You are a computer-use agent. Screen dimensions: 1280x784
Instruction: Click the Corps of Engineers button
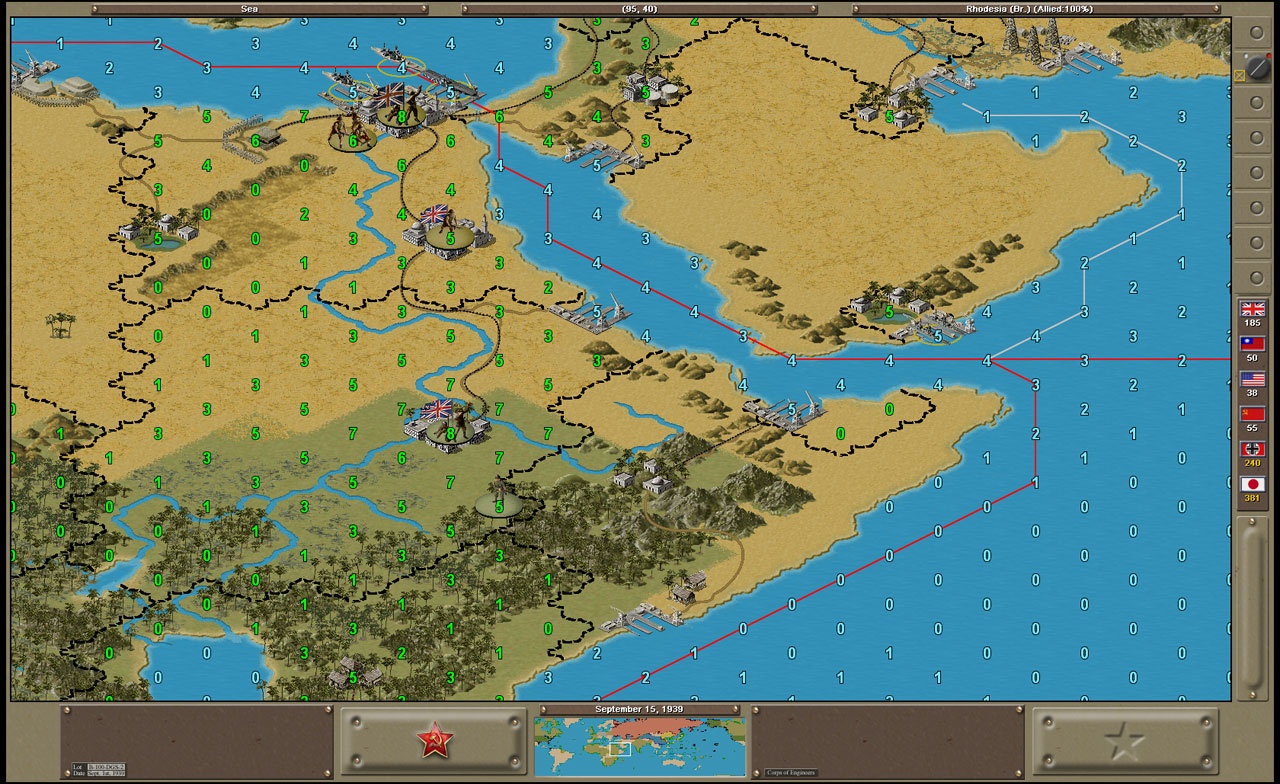pyautogui.click(x=790, y=772)
